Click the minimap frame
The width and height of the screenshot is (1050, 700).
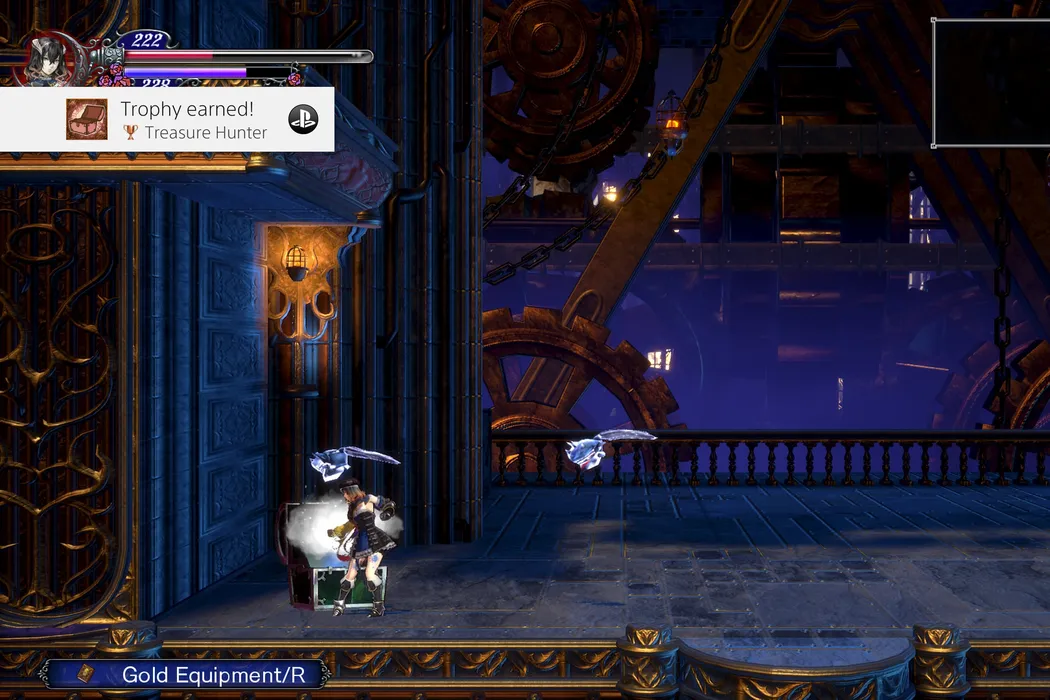pyautogui.click(x=990, y=82)
